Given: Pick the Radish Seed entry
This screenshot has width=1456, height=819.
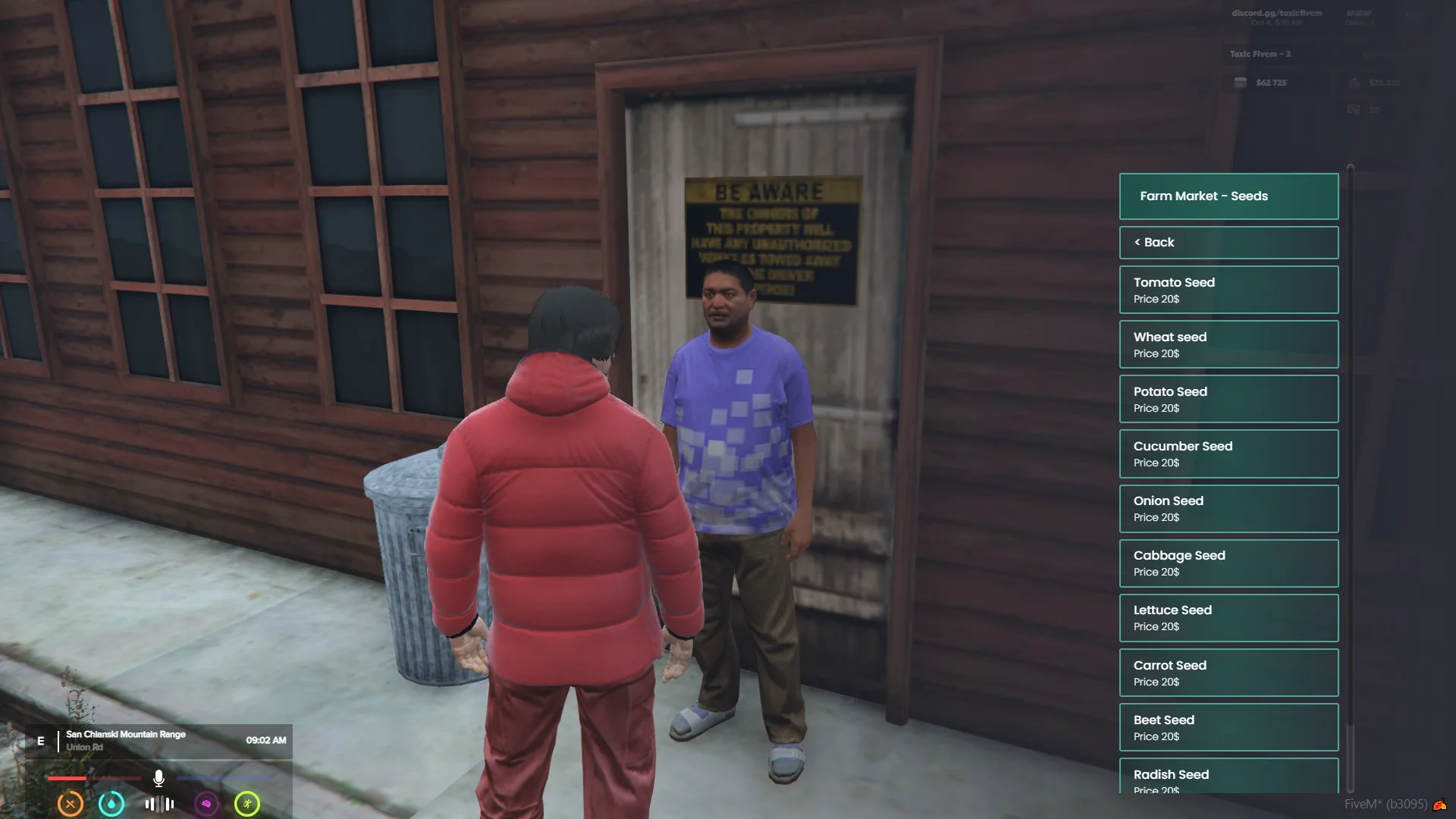Looking at the screenshot, I should pos(1228,777).
